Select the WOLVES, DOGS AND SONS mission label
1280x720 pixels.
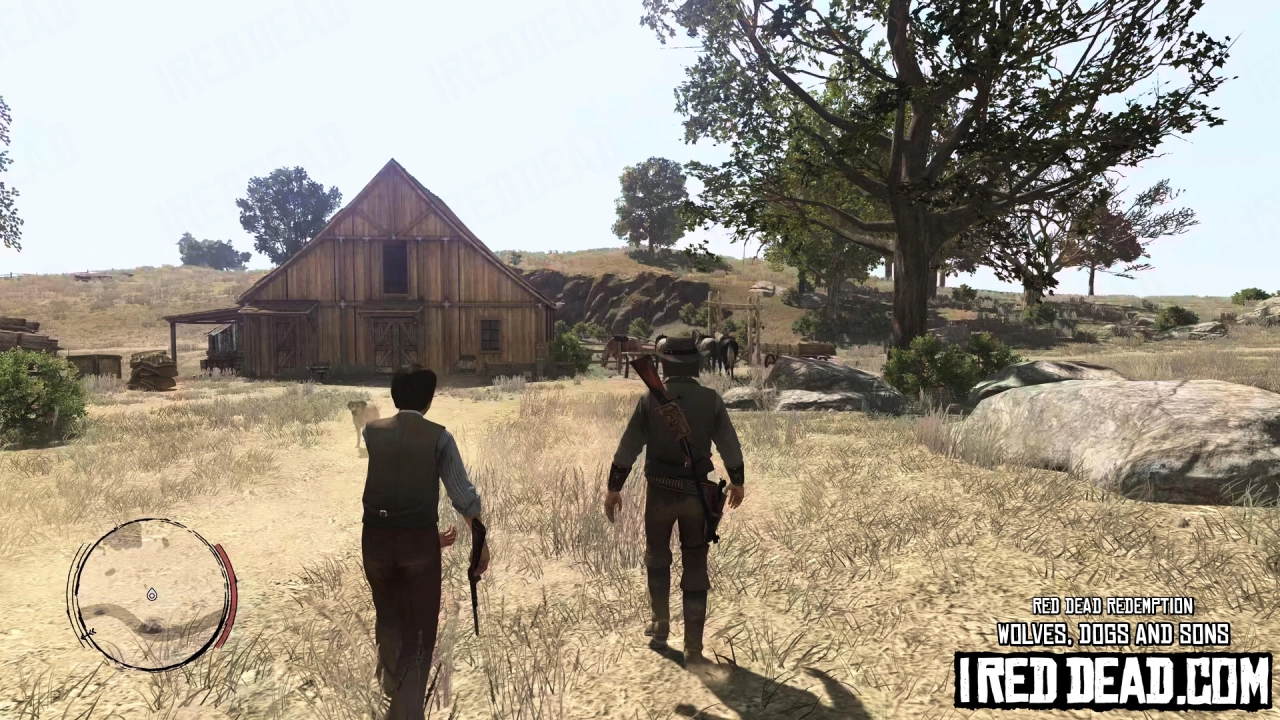click(x=1112, y=633)
